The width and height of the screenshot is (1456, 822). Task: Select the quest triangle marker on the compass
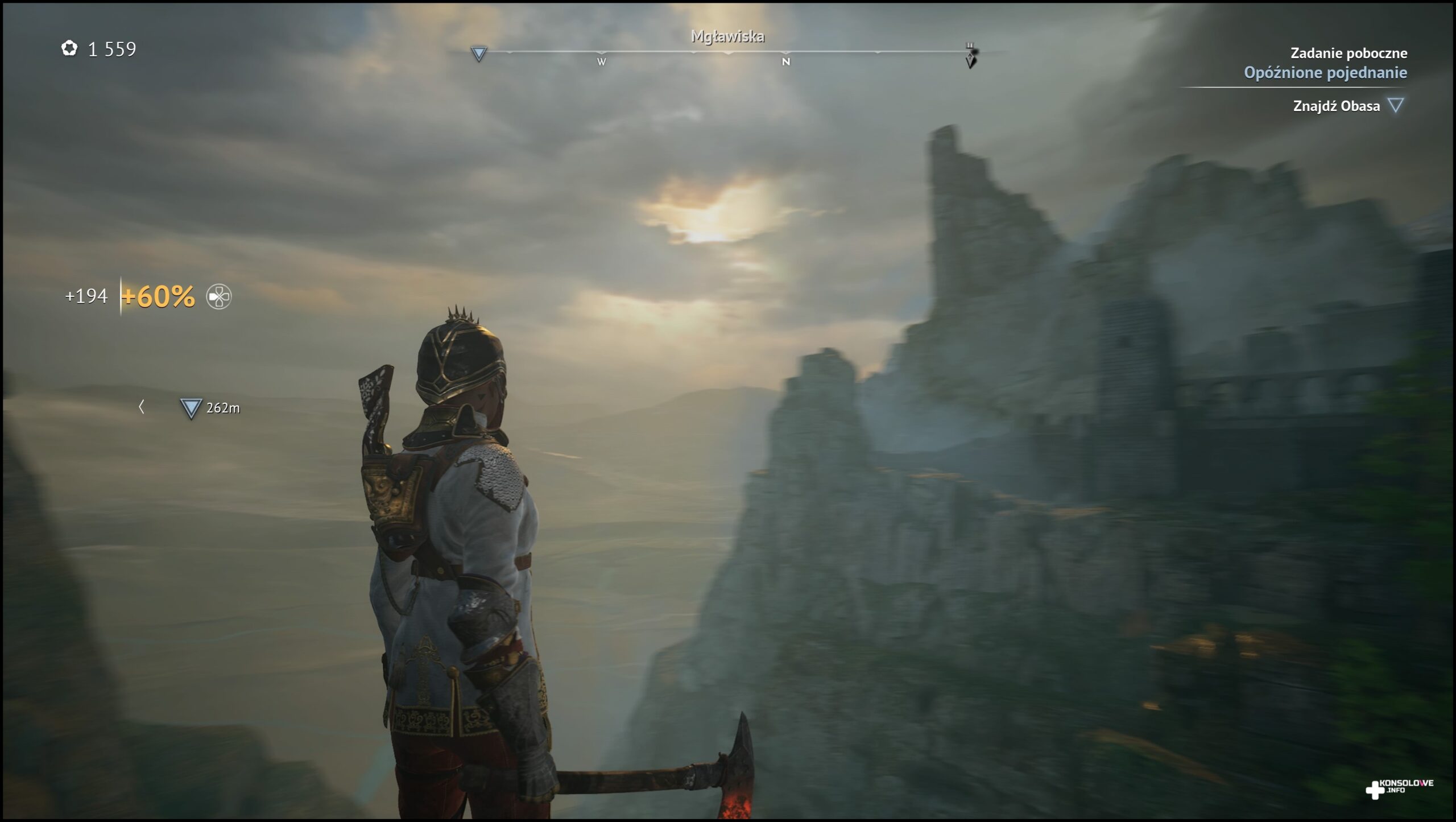(x=479, y=54)
